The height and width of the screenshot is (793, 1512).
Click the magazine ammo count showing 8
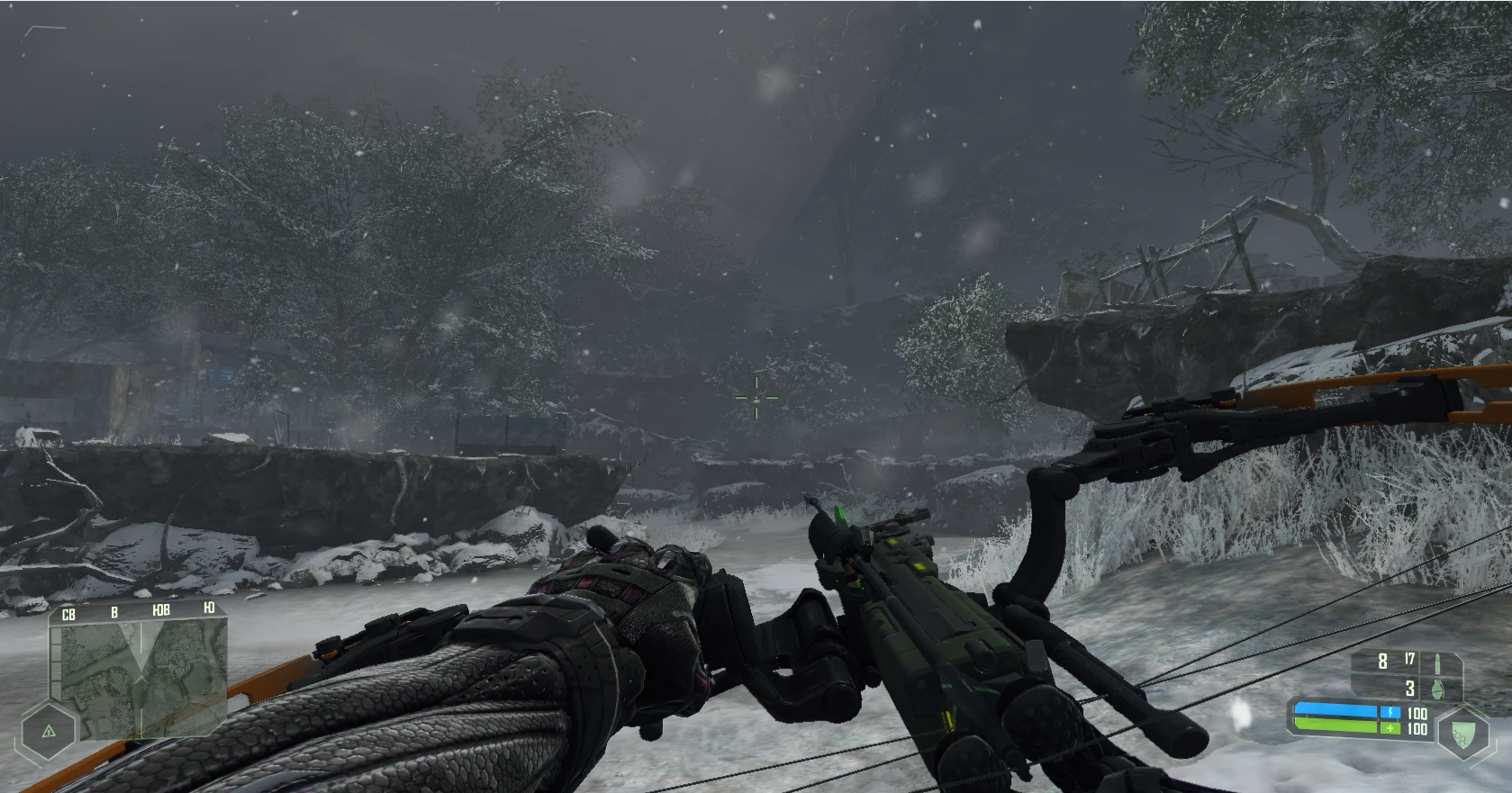[x=1381, y=661]
